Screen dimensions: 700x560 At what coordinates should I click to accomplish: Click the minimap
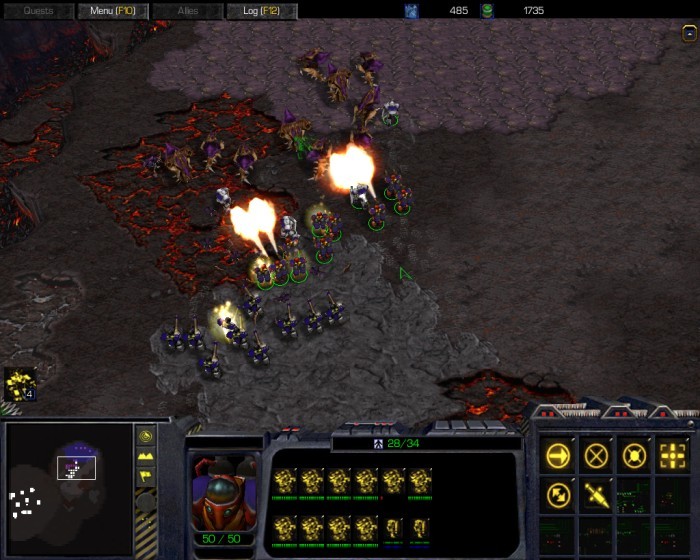pyautogui.click(x=67, y=478)
